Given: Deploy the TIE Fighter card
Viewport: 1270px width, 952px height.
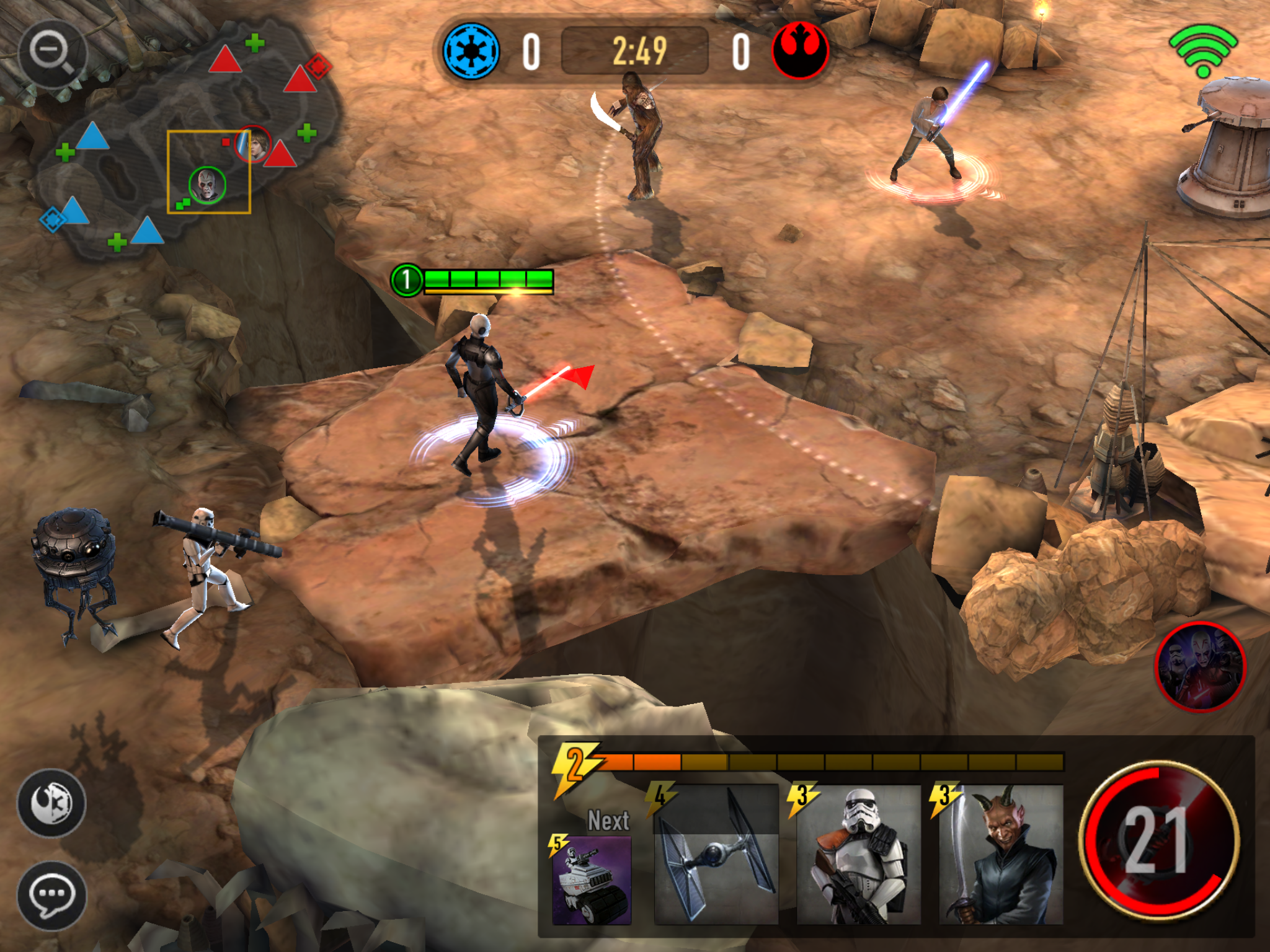Looking at the screenshot, I should click(x=716, y=855).
